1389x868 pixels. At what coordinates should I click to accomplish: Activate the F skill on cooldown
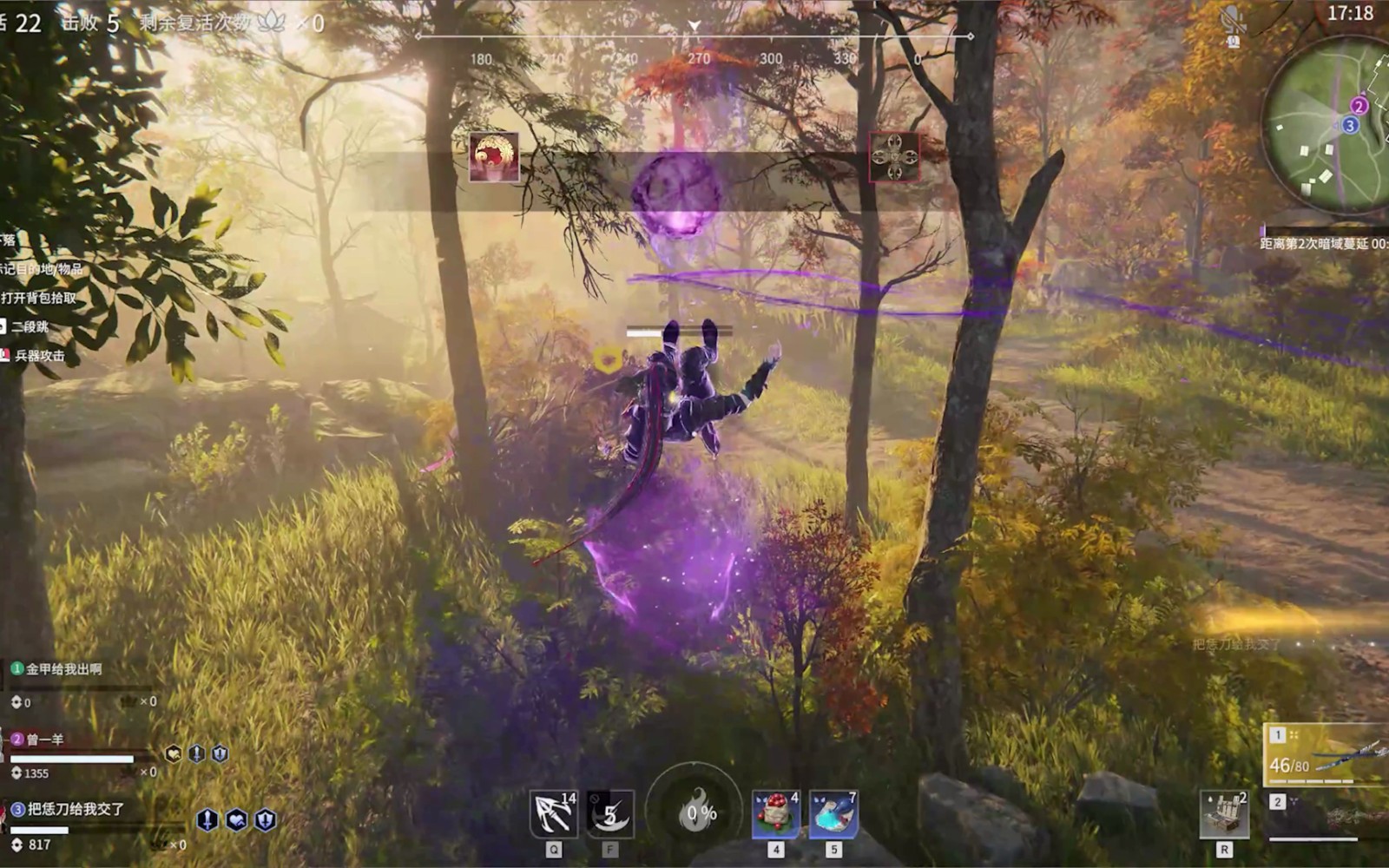610,814
